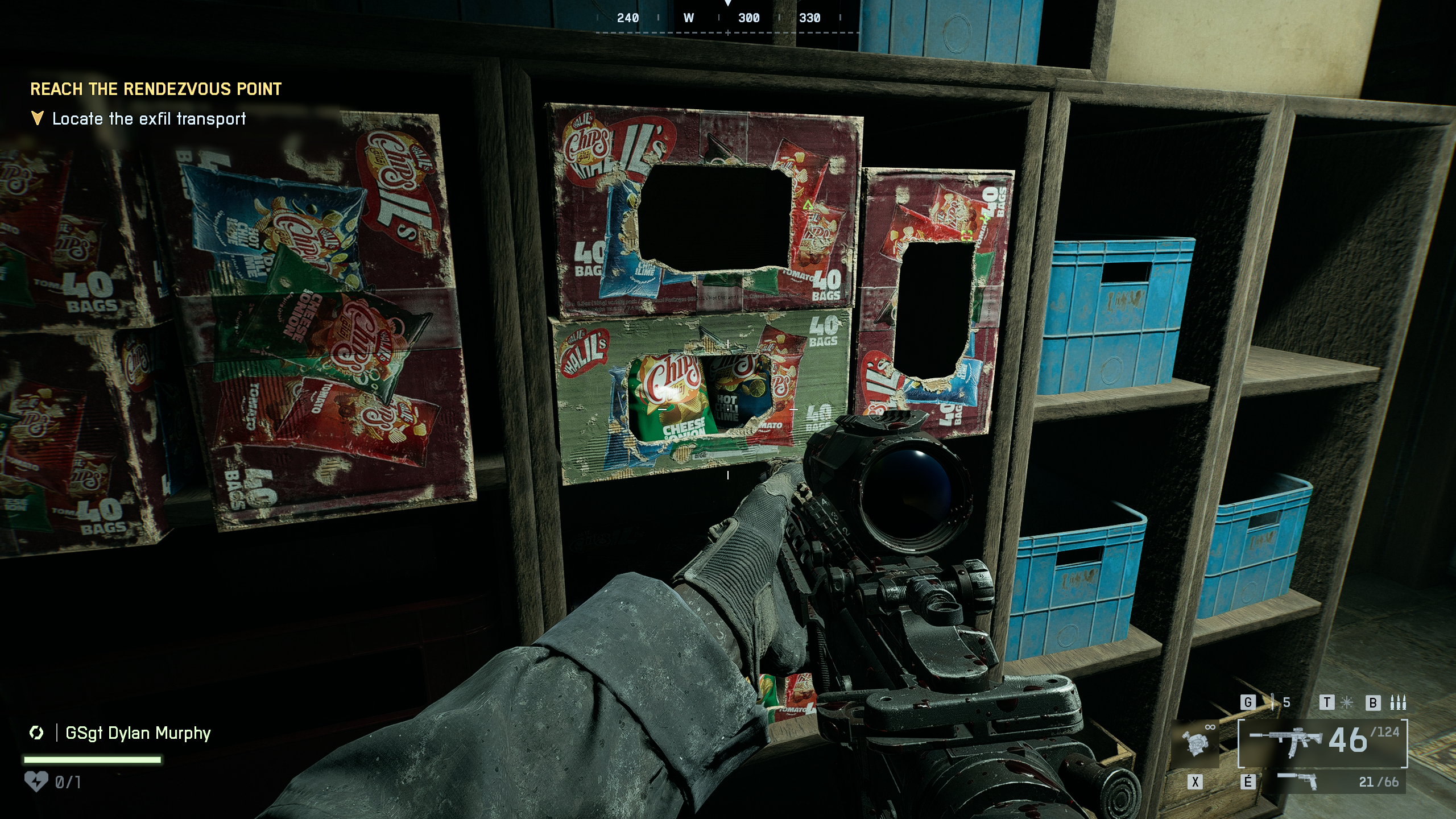Select the GSgt Dylan Murphy nameplate
Screen dimensions: 1456x819
pos(138,733)
